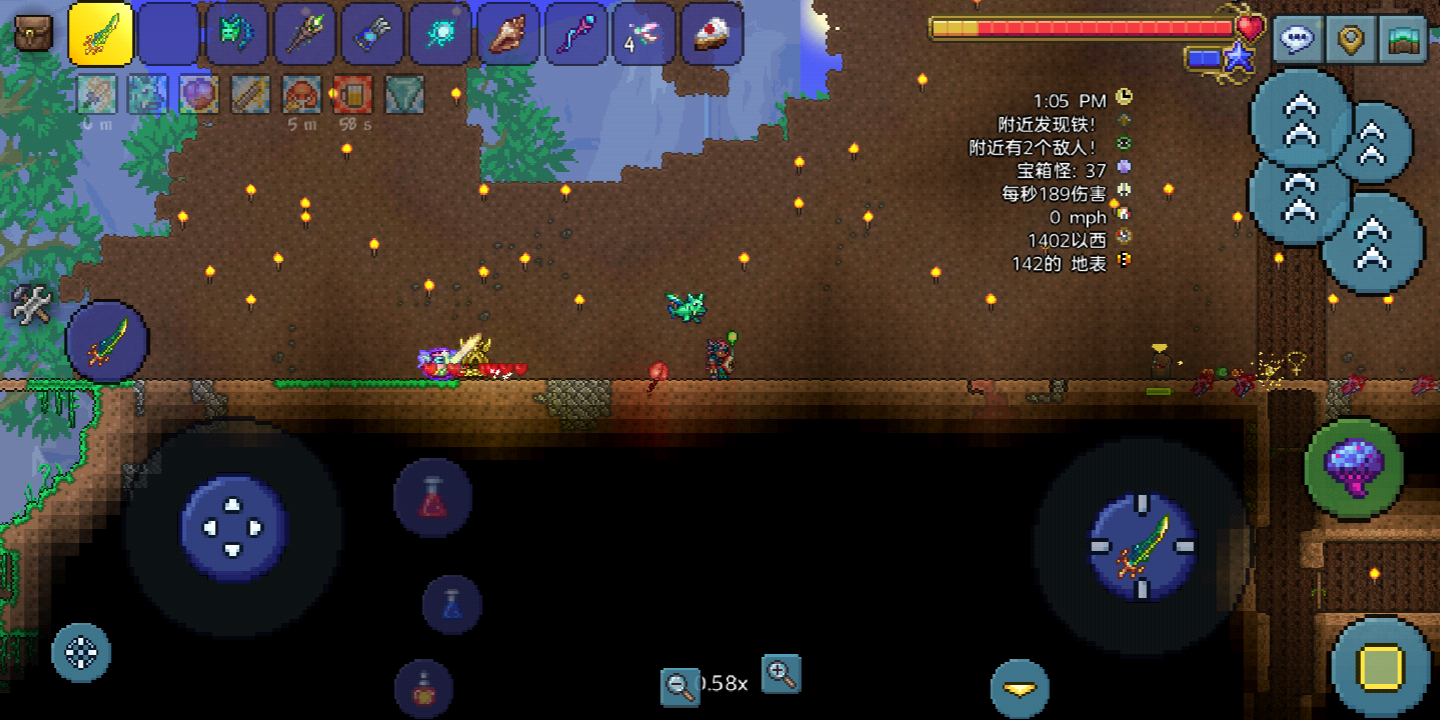Image resolution: width=1440 pixels, height=720 pixels.
Task: Select the Terra Blade hotbar slot
Action: [x=101, y=34]
